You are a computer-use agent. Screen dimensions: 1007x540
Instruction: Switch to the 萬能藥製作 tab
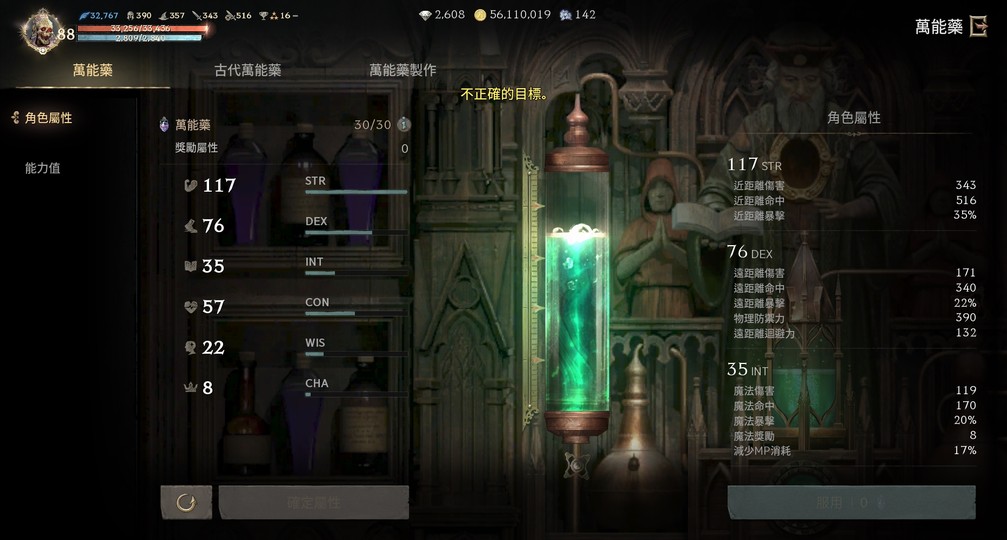point(402,71)
